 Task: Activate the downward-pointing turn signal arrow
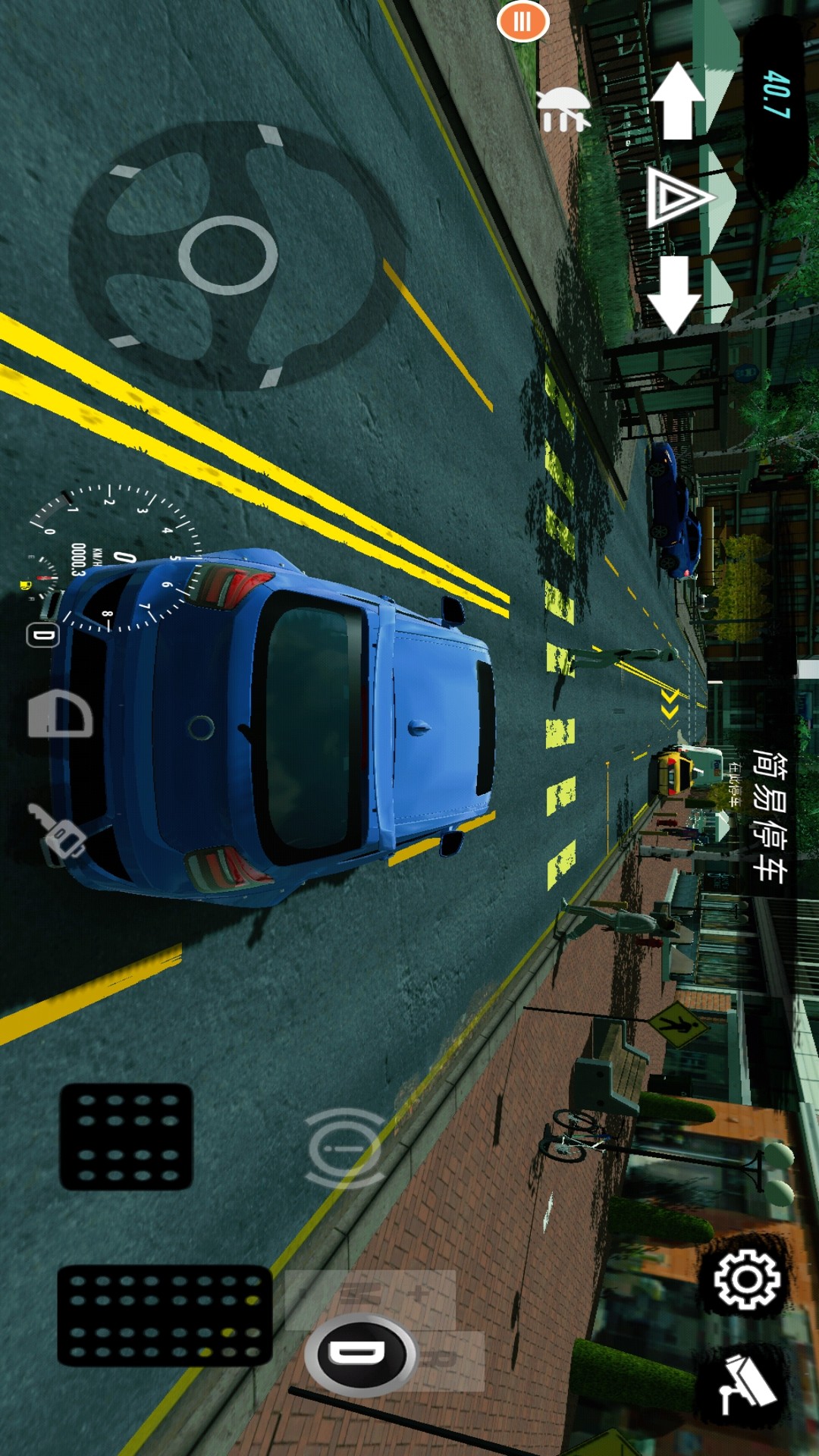pos(674,294)
